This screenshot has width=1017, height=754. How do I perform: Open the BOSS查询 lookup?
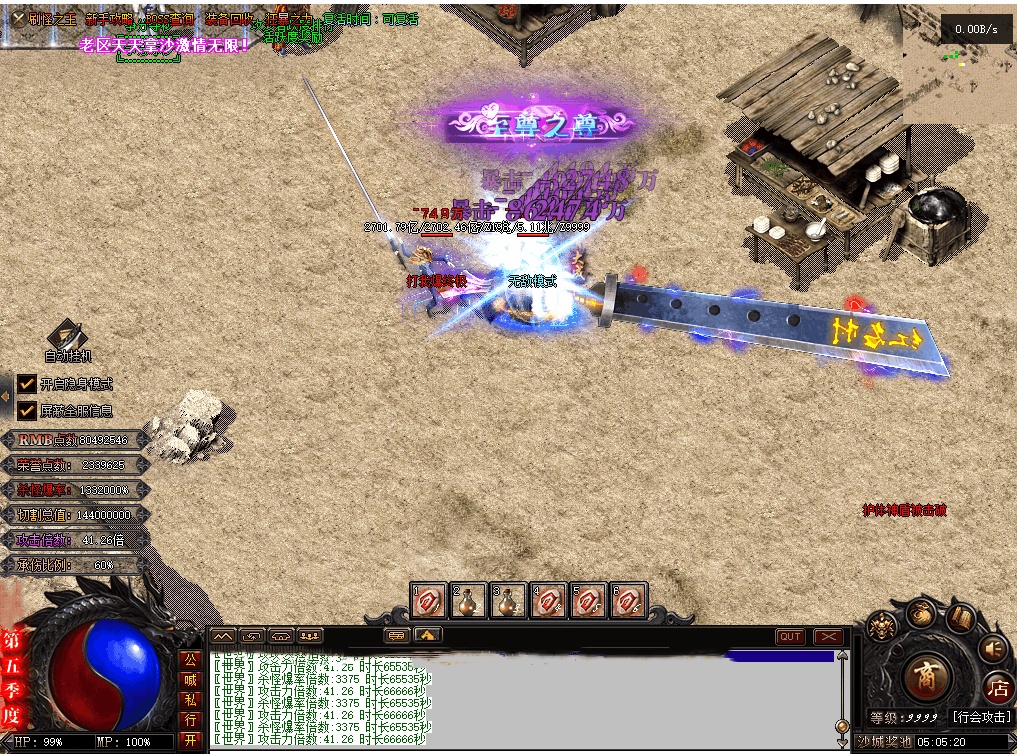170,19
